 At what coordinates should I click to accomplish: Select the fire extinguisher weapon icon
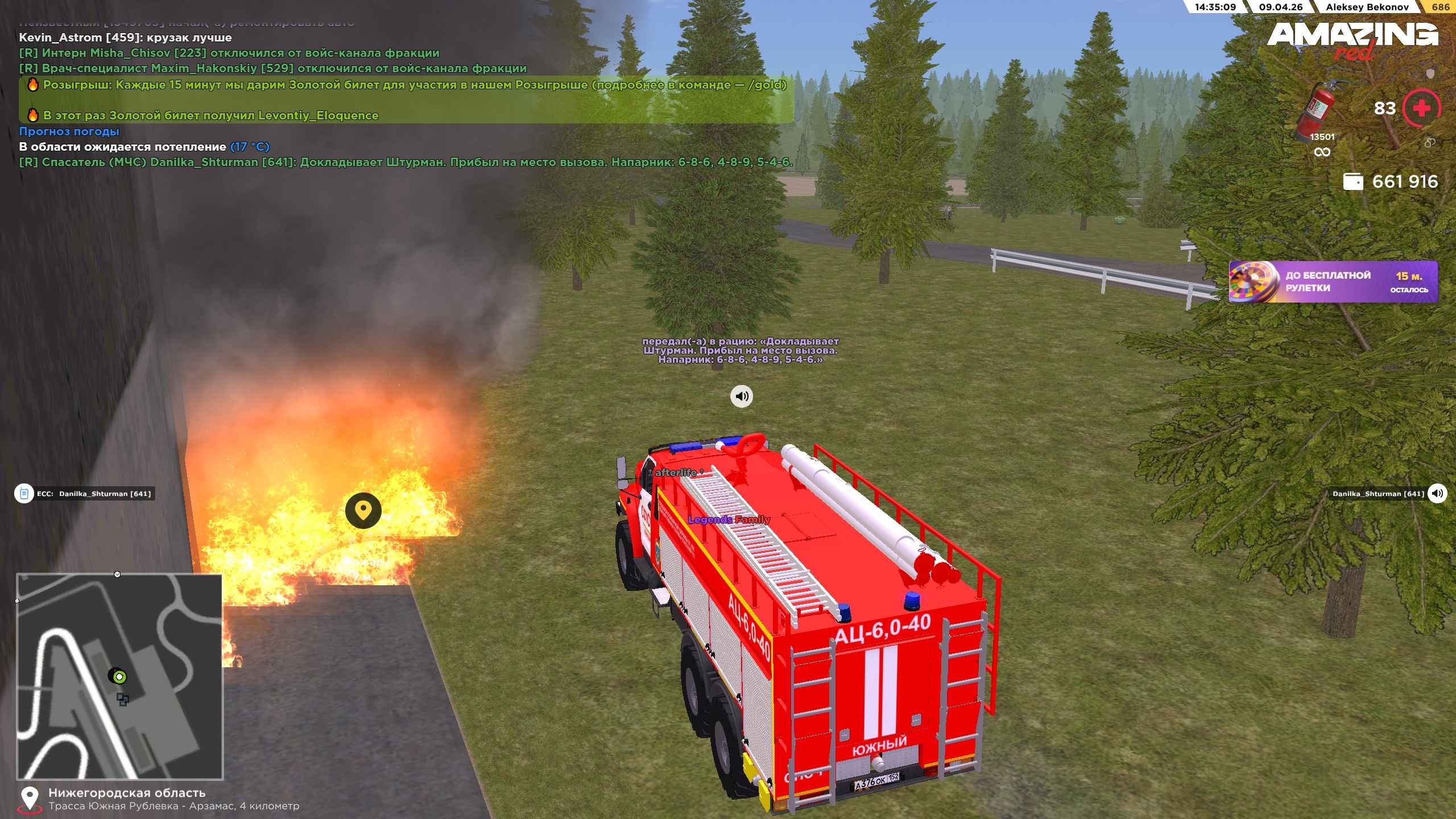coord(1318,110)
